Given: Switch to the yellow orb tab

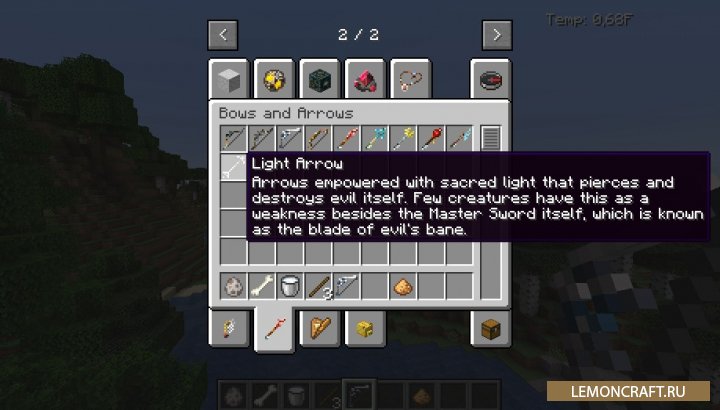Looking at the screenshot, I should [x=273, y=79].
